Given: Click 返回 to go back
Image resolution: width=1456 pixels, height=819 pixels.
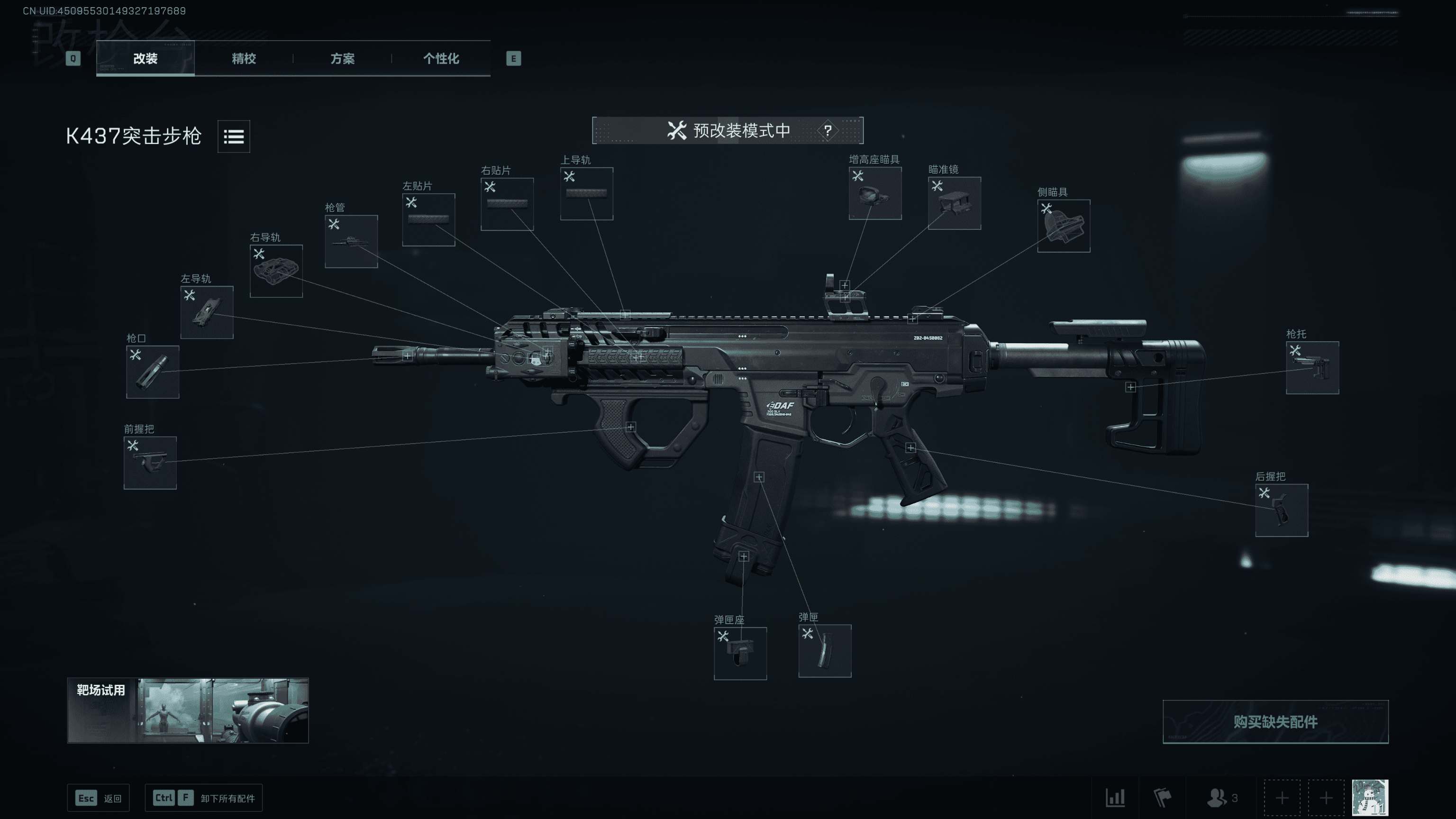Looking at the screenshot, I should pos(99,798).
